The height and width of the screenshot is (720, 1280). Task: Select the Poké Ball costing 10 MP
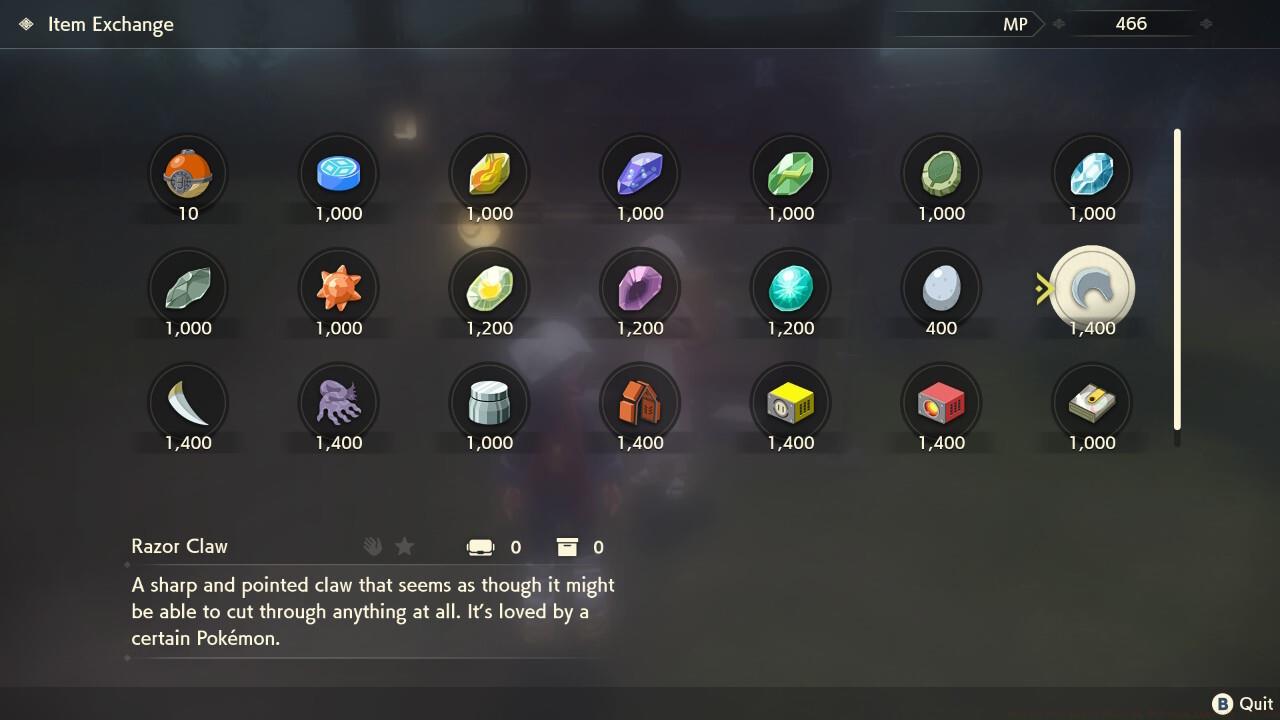tap(188, 172)
